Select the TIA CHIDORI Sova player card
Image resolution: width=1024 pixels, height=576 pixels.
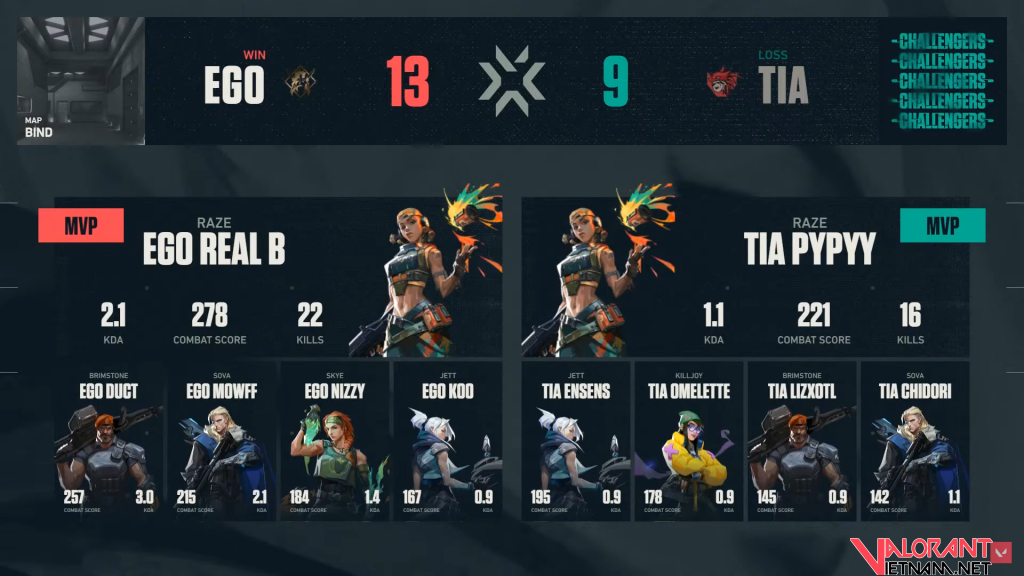(915, 440)
